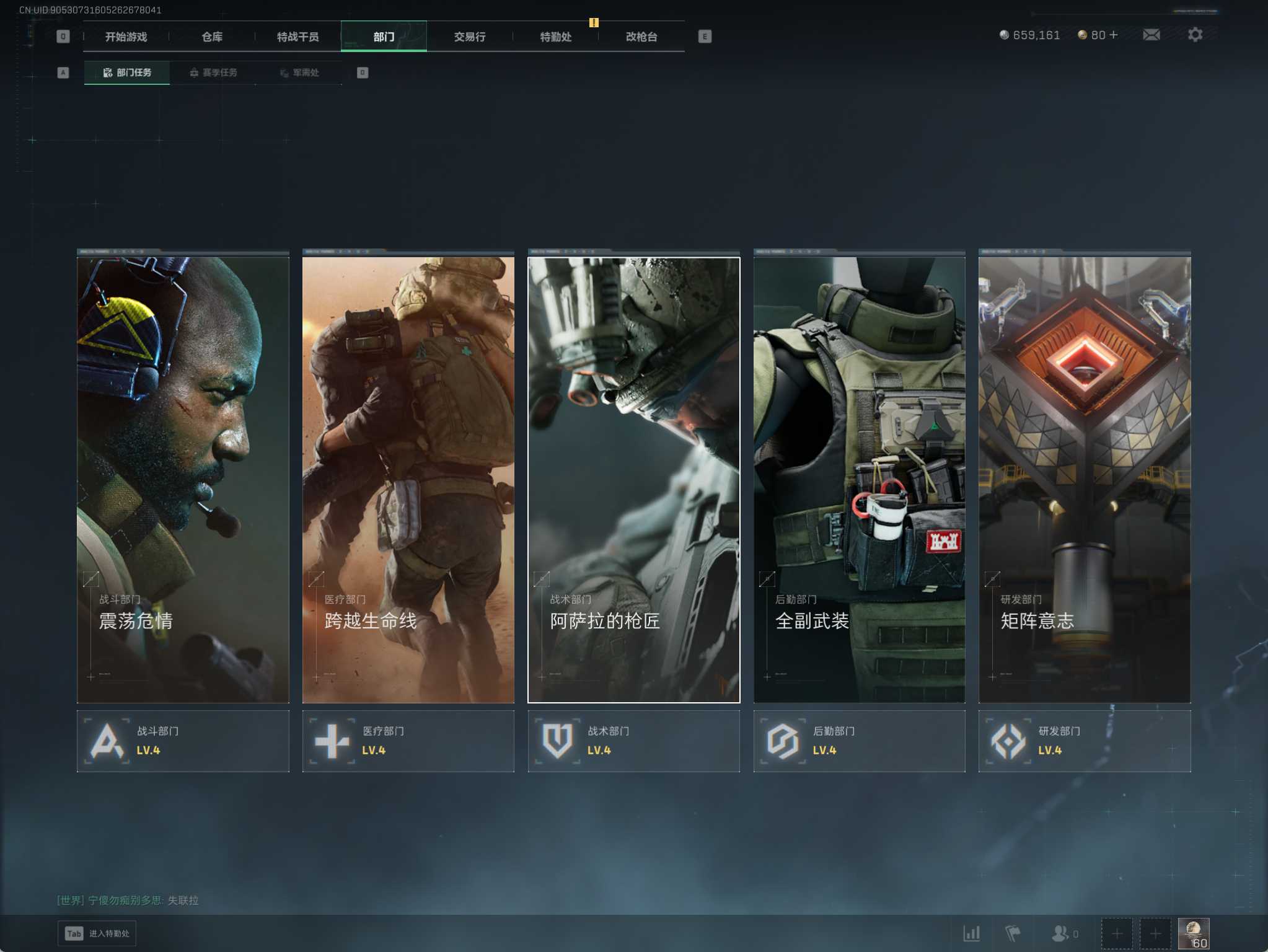This screenshot has width=1268, height=952.
Task: Open the 开始游戏 tab
Action: click(x=126, y=37)
